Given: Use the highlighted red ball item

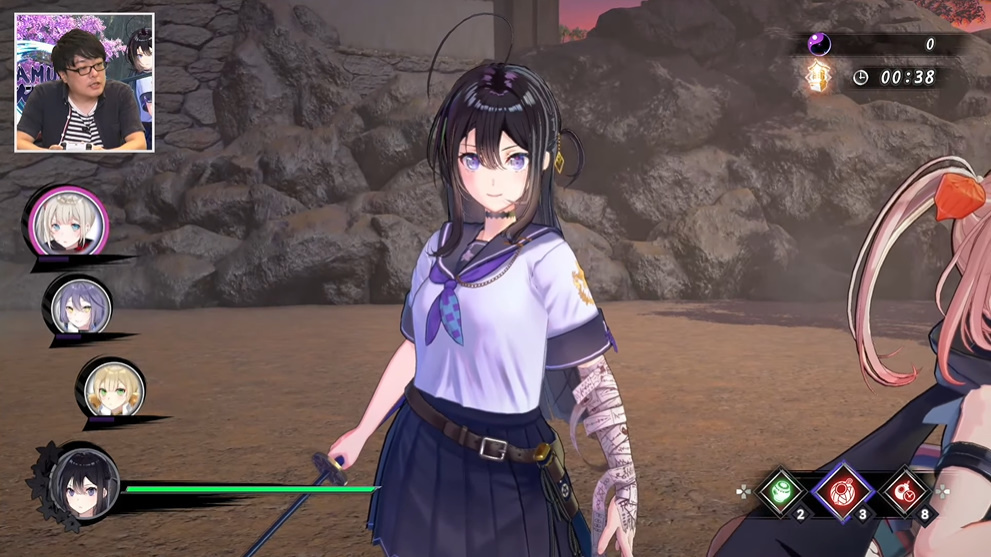Looking at the screenshot, I should tap(844, 491).
